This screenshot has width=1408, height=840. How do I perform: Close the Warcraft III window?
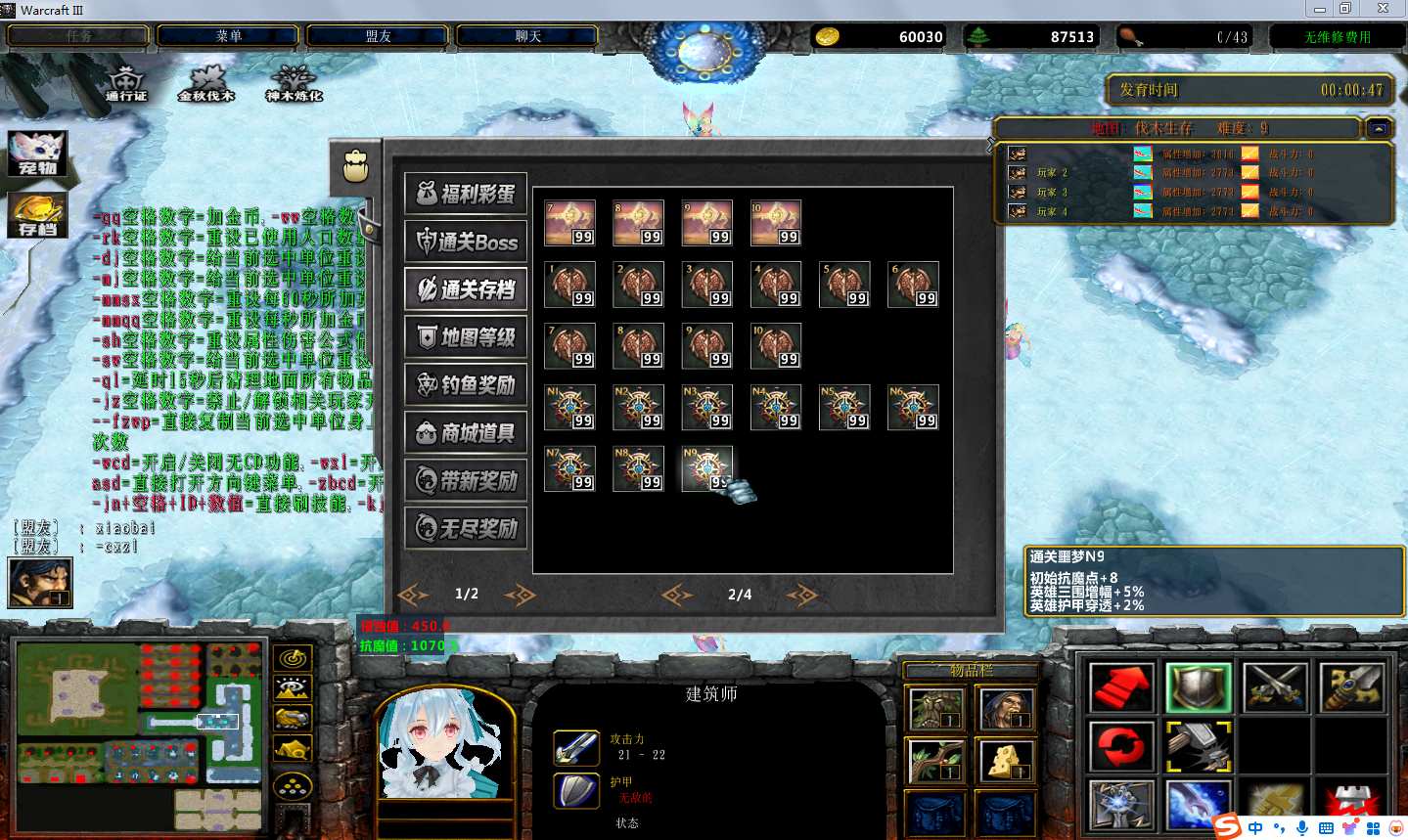[x=1383, y=9]
